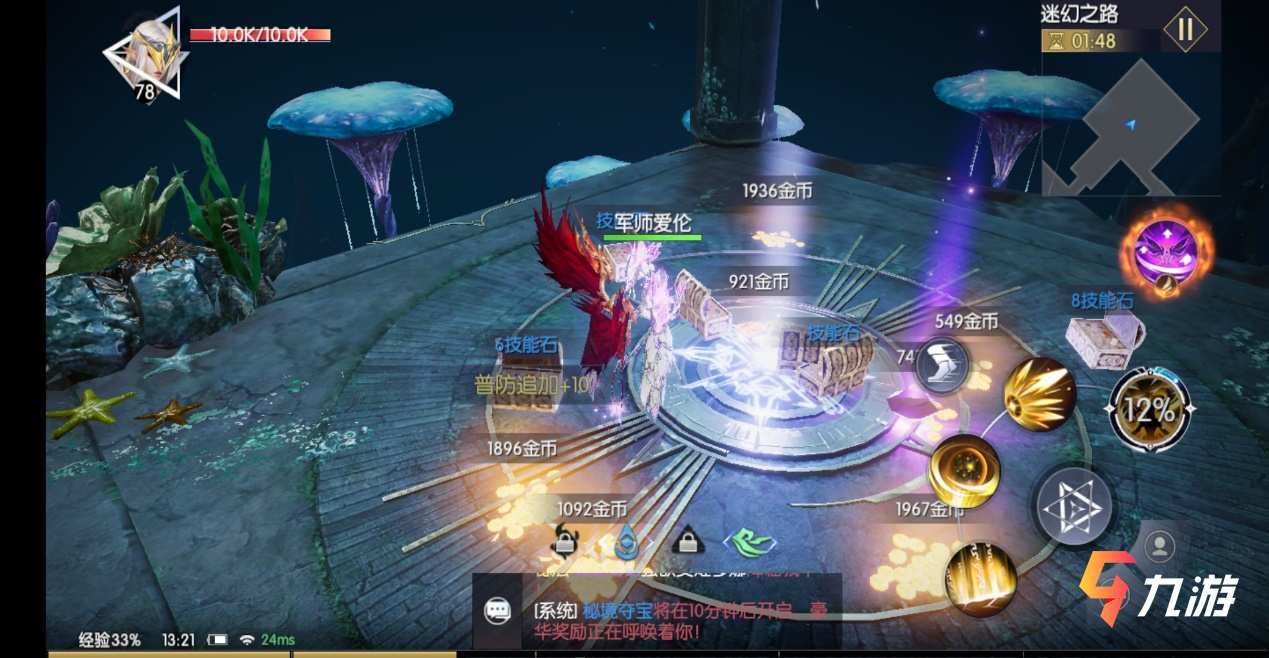Select the green wind swirl item
This screenshot has height=658, width=1269.
(751, 542)
